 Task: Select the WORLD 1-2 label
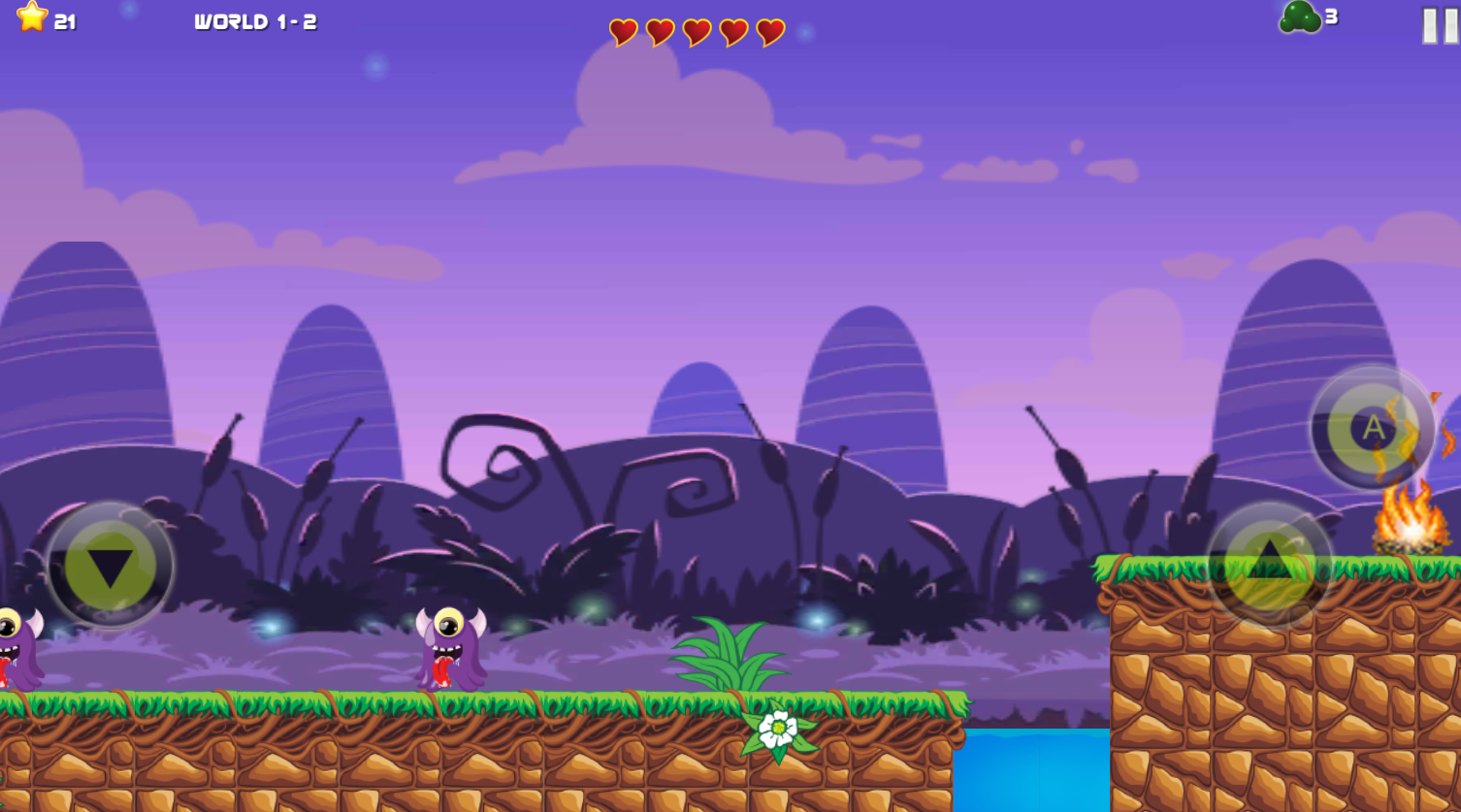(255, 20)
